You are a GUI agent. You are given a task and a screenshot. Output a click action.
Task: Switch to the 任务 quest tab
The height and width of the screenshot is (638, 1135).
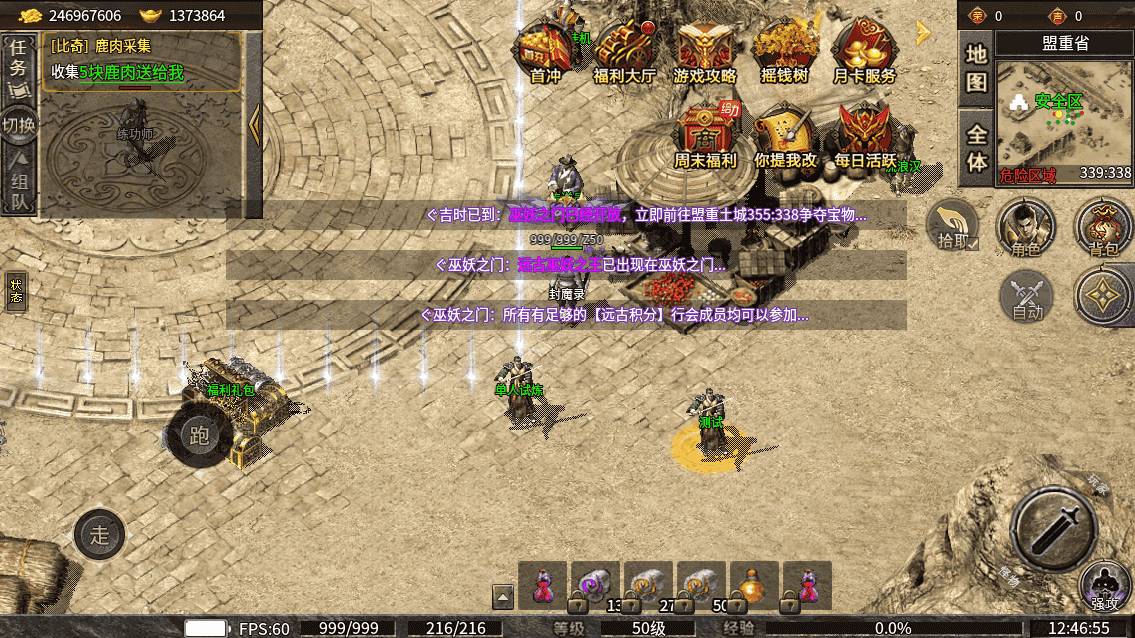(18, 67)
